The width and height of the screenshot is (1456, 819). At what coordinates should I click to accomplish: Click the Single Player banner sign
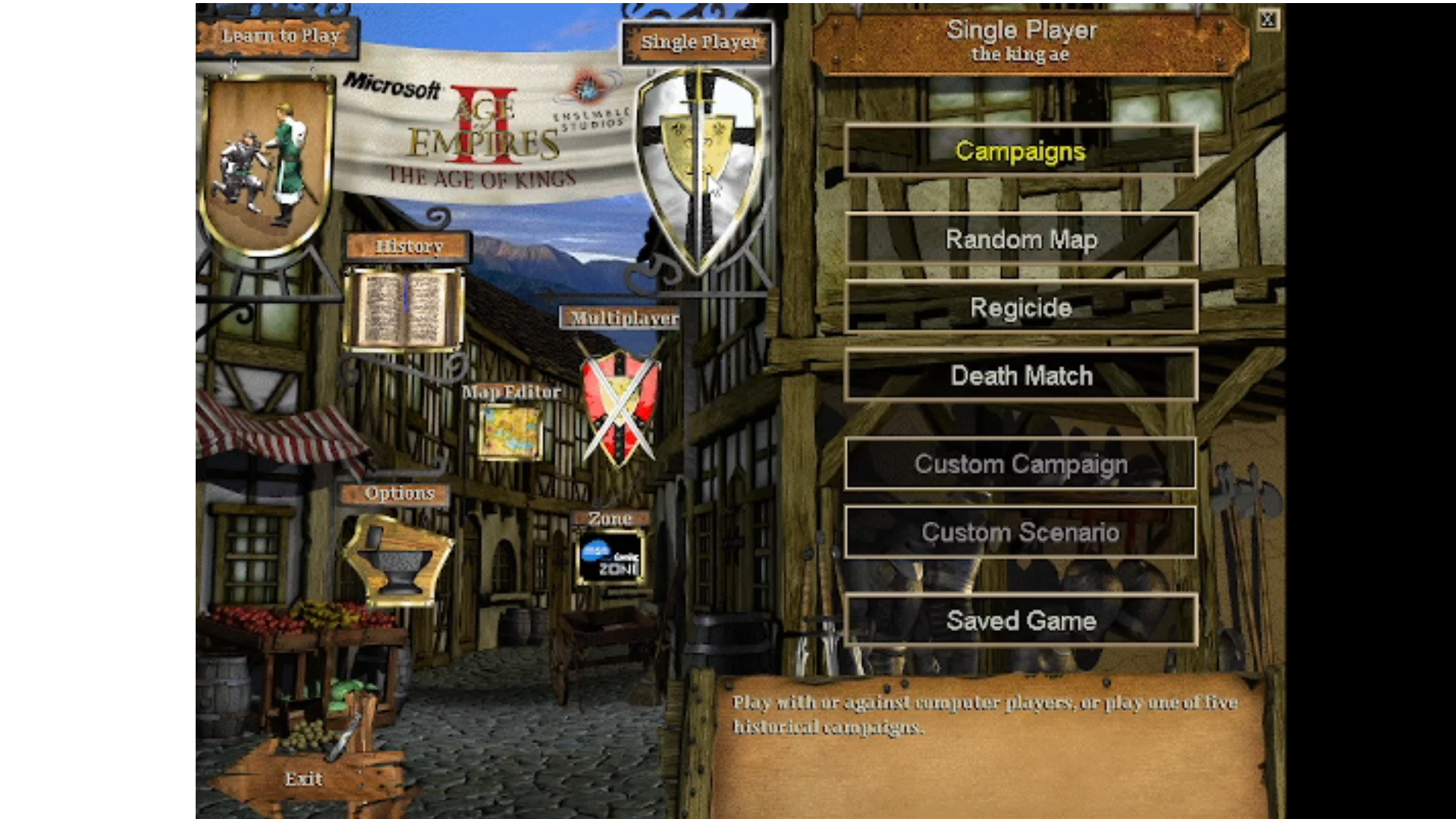697,42
